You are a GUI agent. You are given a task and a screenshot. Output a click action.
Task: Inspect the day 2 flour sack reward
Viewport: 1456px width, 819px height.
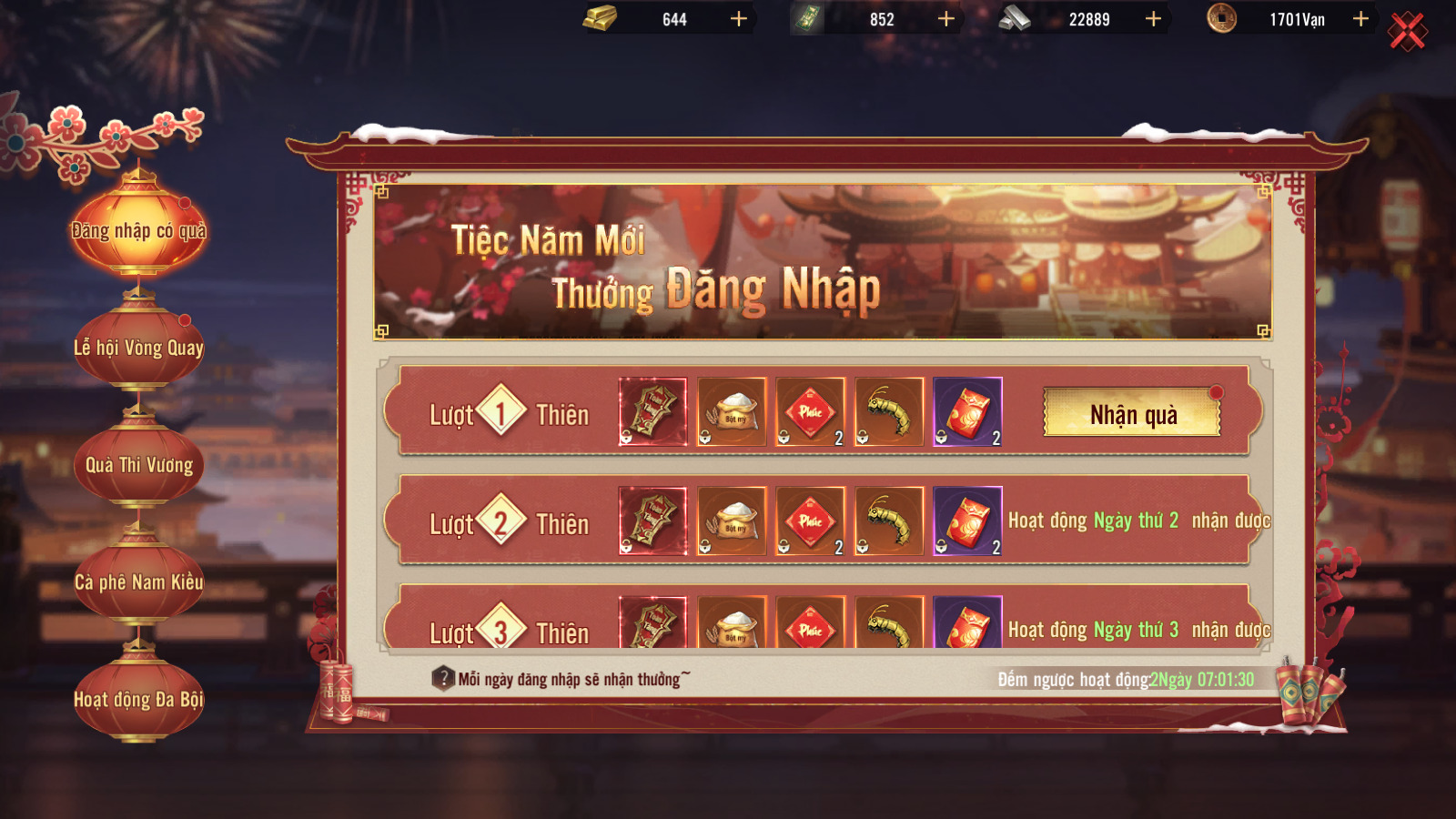coord(732,521)
